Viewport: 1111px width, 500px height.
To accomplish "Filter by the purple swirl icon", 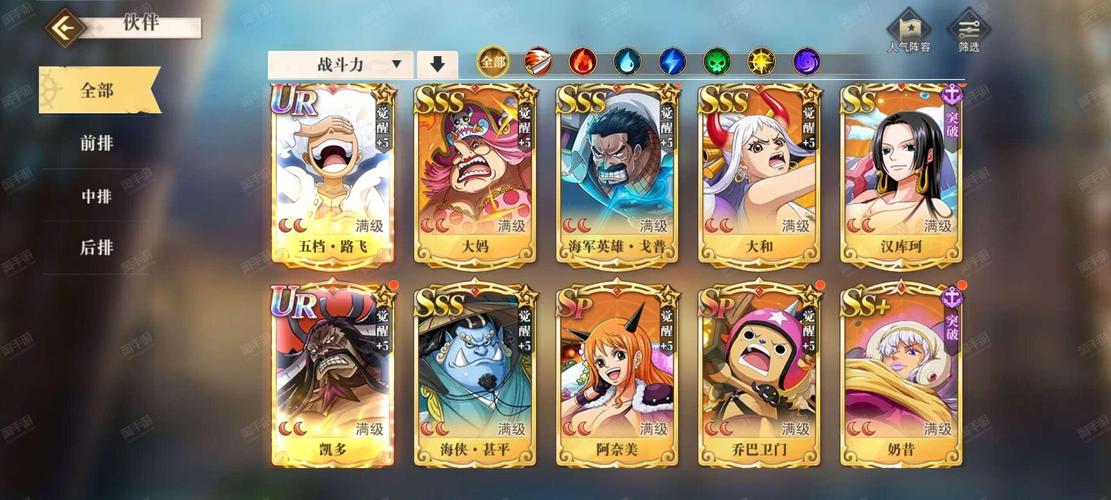I will pos(807,62).
